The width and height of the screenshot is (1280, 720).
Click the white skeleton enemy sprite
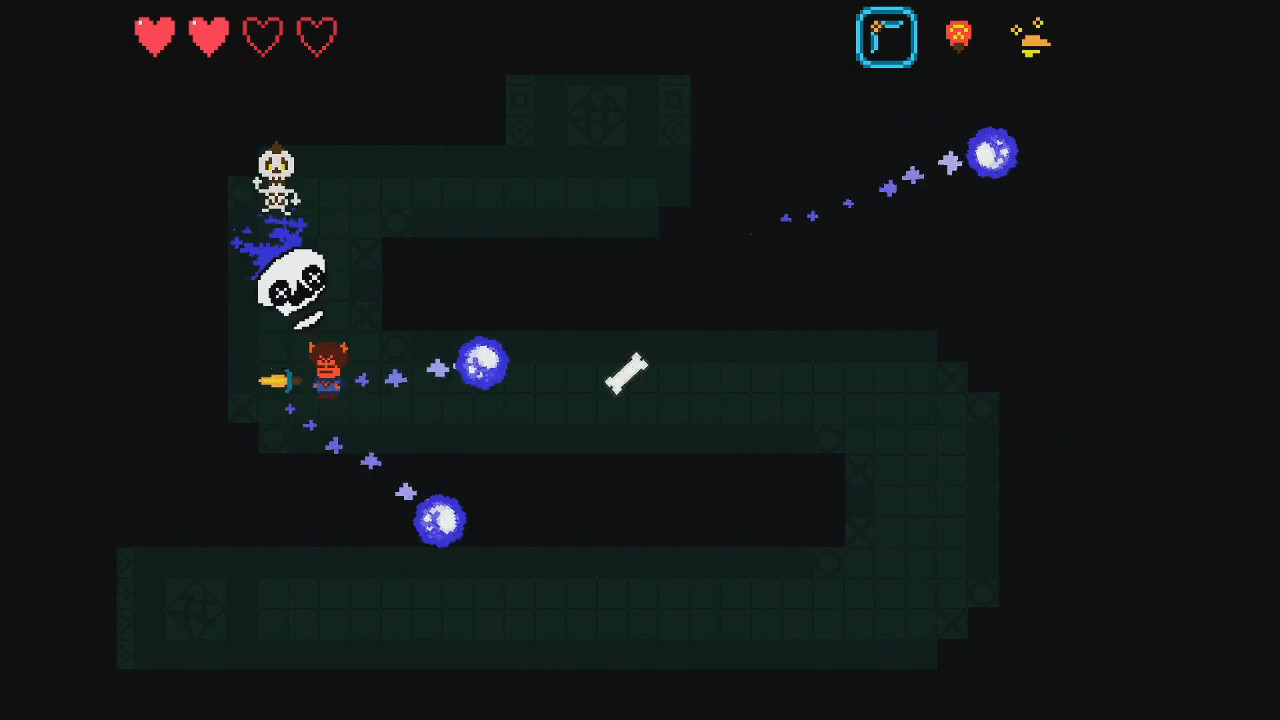[x=275, y=180]
